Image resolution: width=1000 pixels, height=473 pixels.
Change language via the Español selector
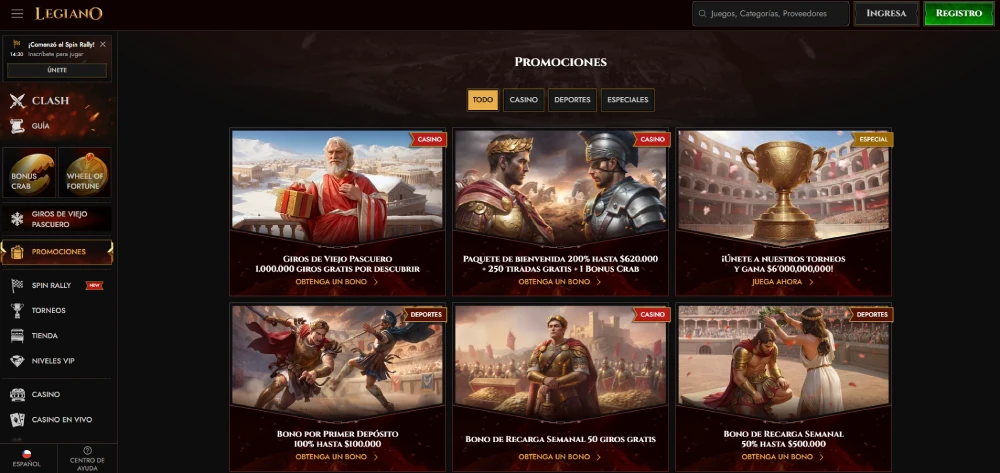[x=27, y=457]
